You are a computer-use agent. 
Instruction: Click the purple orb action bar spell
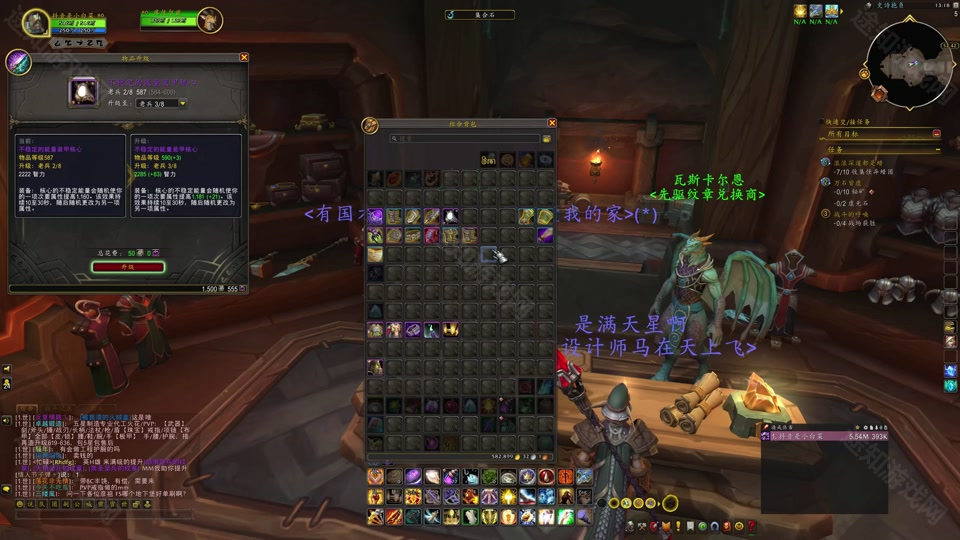[x=413, y=477]
